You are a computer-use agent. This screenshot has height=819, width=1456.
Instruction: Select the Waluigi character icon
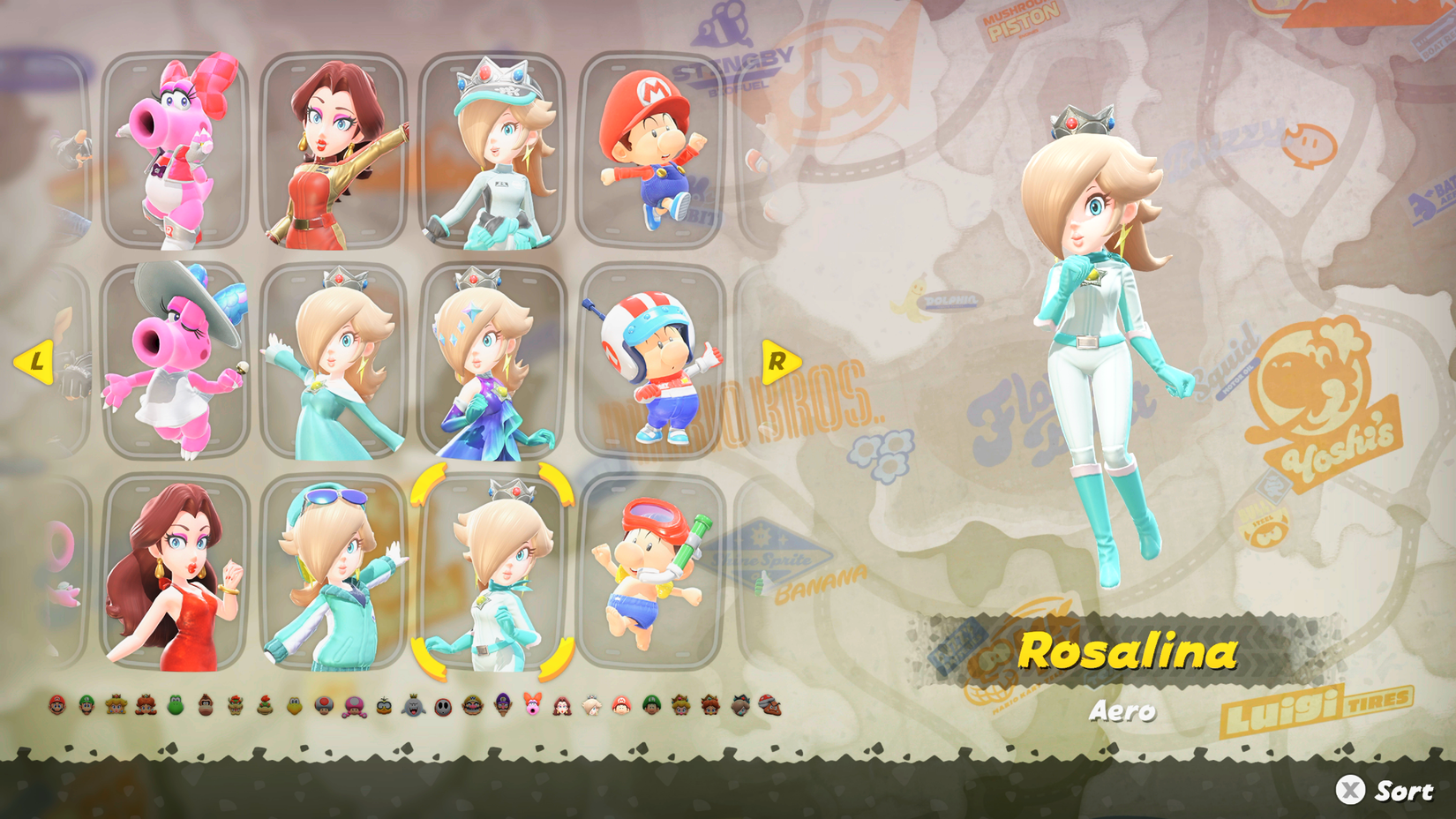[x=501, y=706]
